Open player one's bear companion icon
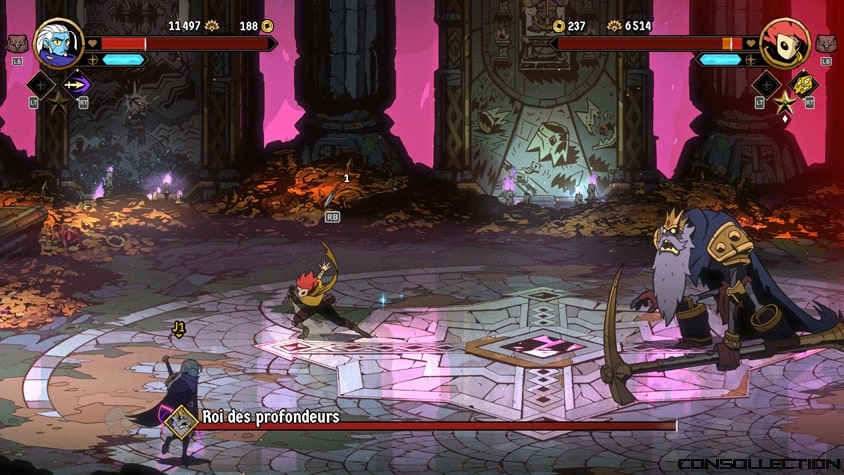This screenshot has height=475, width=844. 15,44
